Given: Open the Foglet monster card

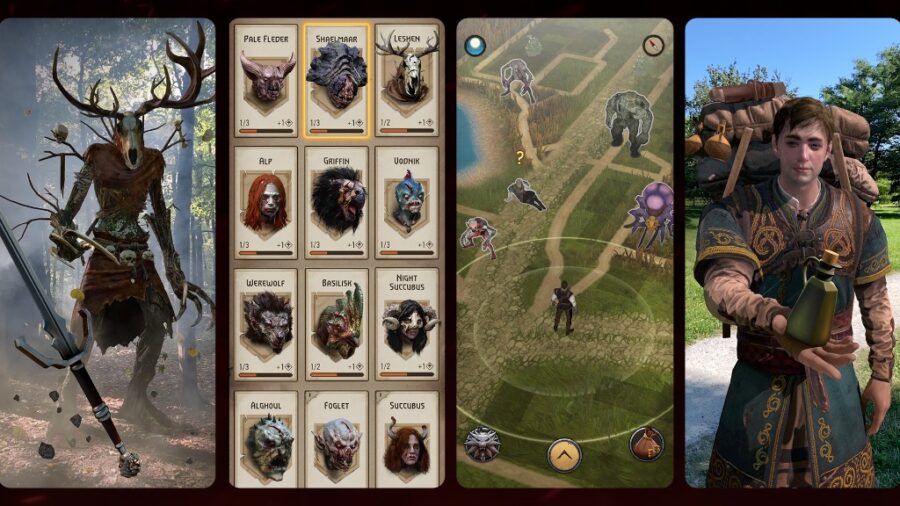Looking at the screenshot, I should pyautogui.click(x=337, y=438).
